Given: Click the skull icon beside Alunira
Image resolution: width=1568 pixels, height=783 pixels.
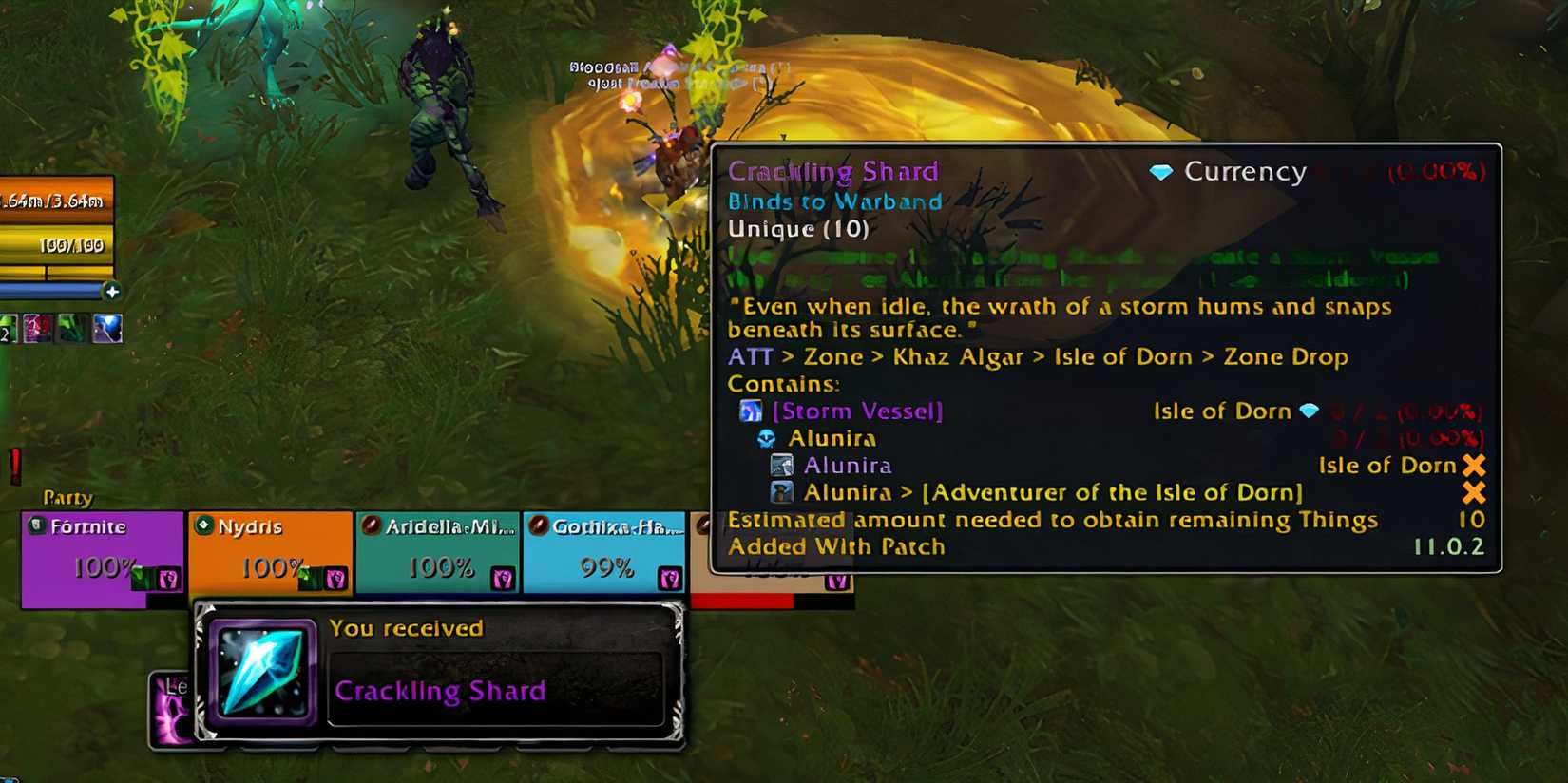Looking at the screenshot, I should click(766, 438).
